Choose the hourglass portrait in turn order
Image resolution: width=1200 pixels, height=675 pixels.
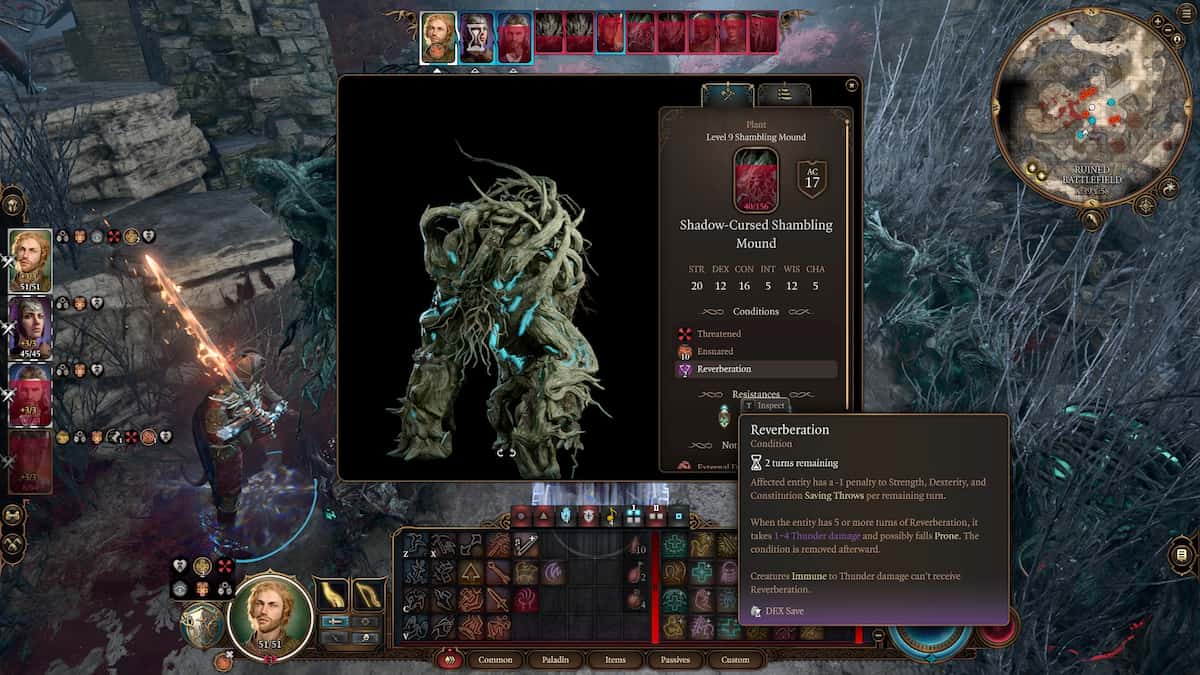click(x=477, y=39)
